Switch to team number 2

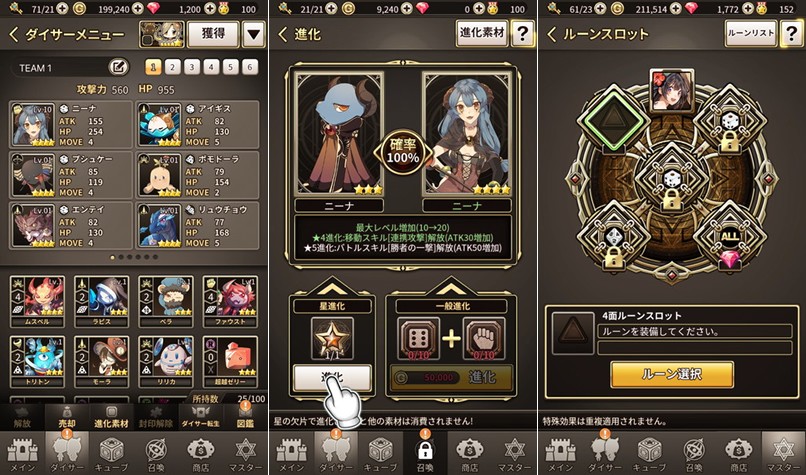[x=171, y=67]
